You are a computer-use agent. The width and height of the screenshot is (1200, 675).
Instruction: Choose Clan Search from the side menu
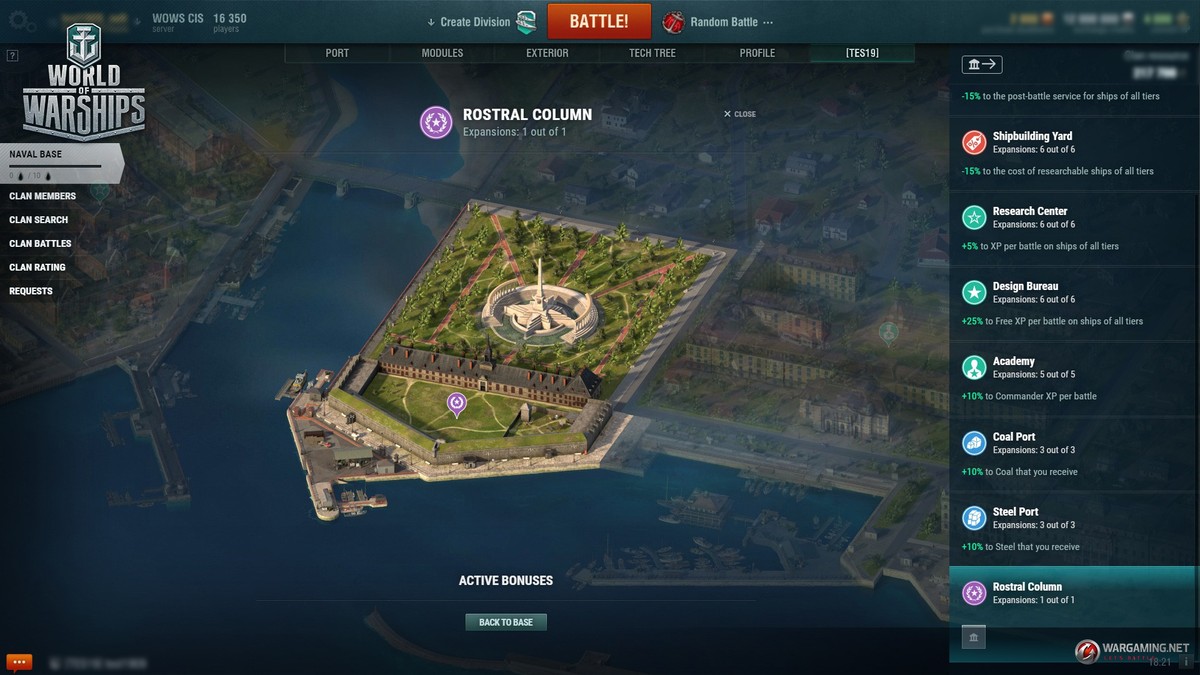39,220
